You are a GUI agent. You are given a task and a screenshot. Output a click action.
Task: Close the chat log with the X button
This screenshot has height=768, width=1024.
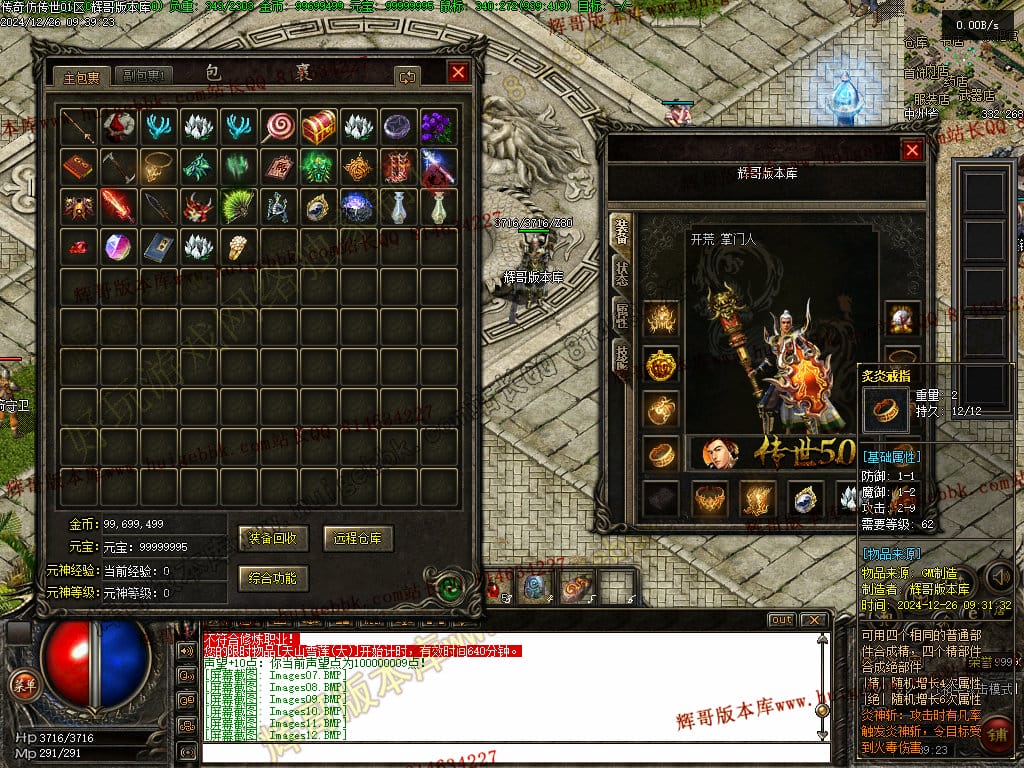(815, 620)
